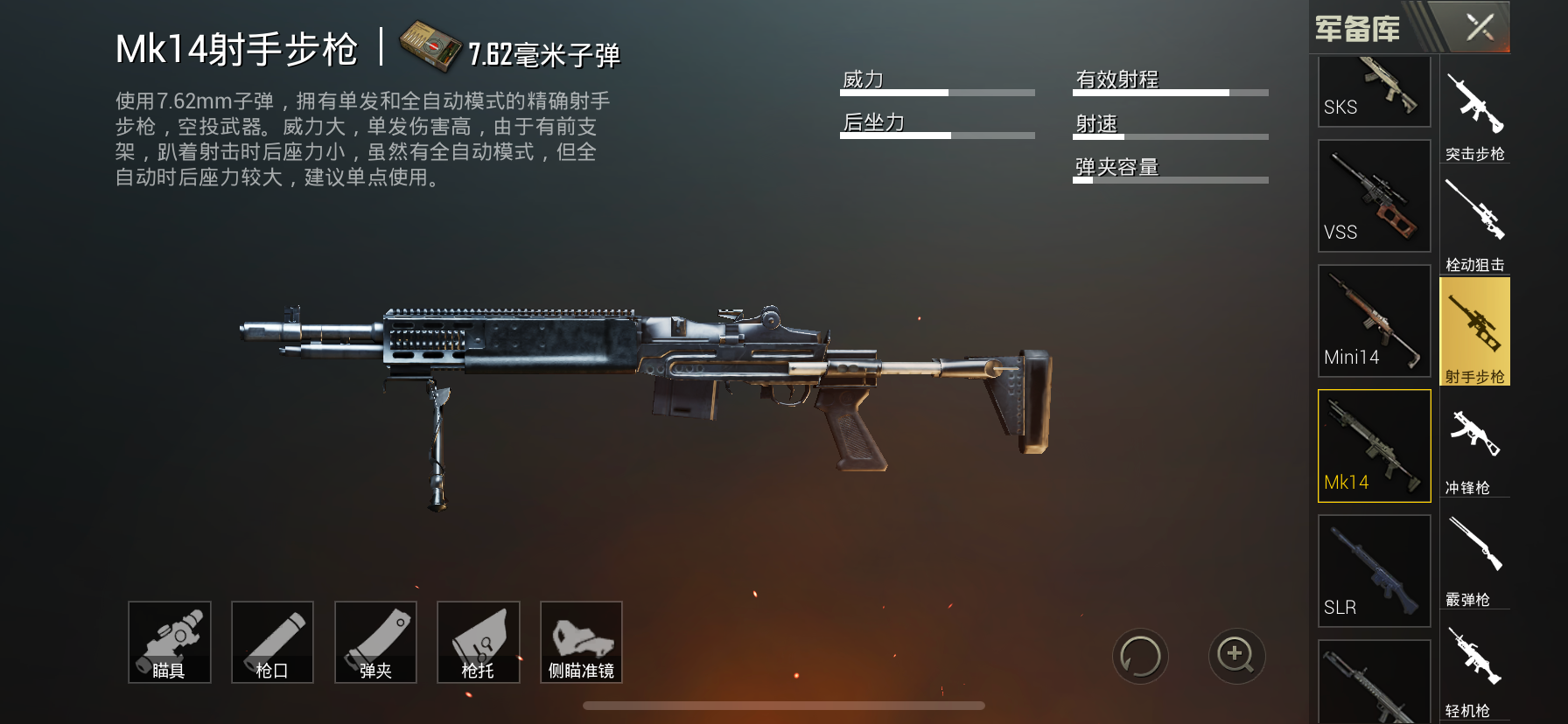
Task: Select the 枪托 stock attachment slot
Action: tap(478, 642)
